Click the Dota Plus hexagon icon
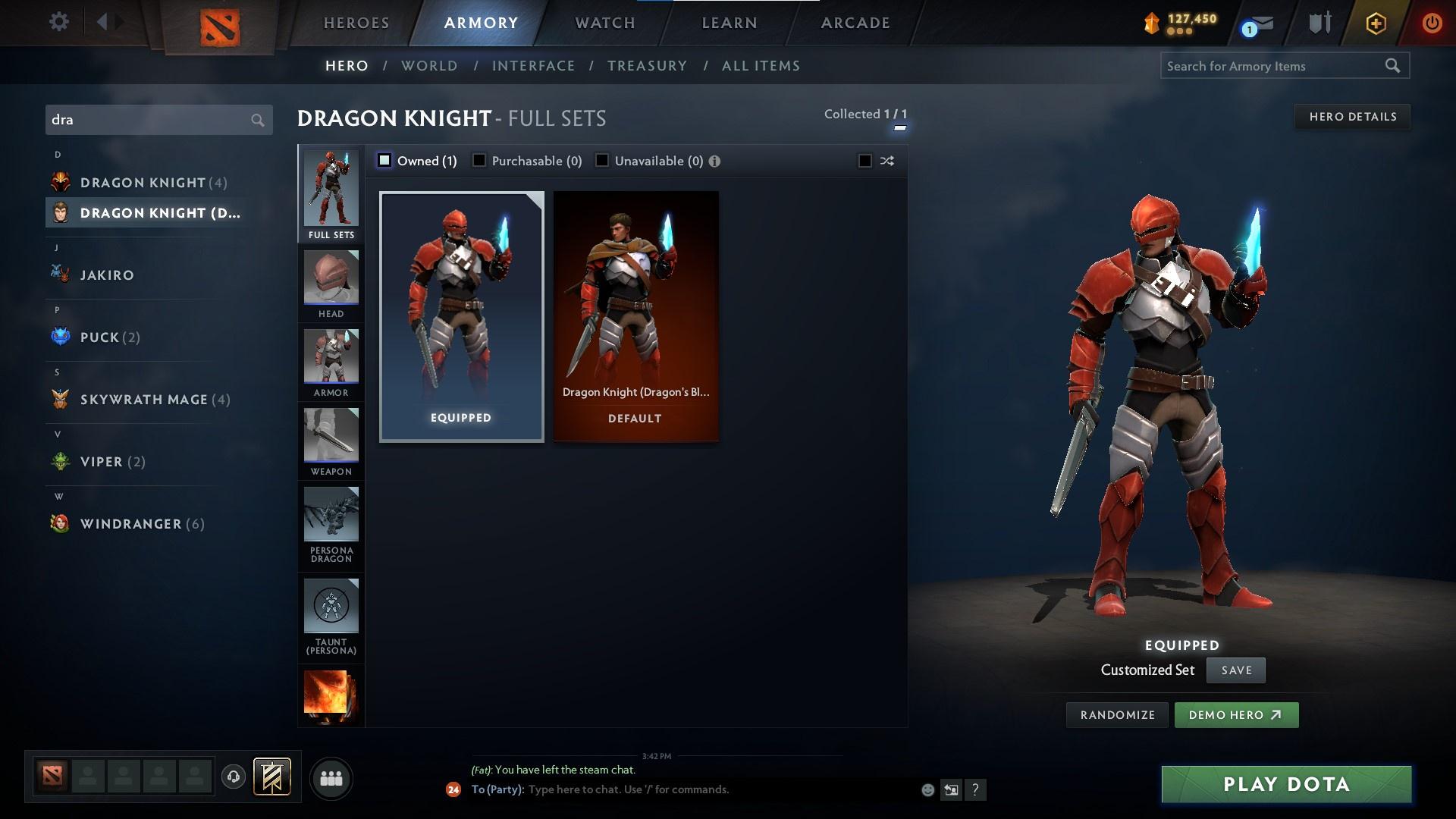The image size is (1456, 819). coord(1375,22)
